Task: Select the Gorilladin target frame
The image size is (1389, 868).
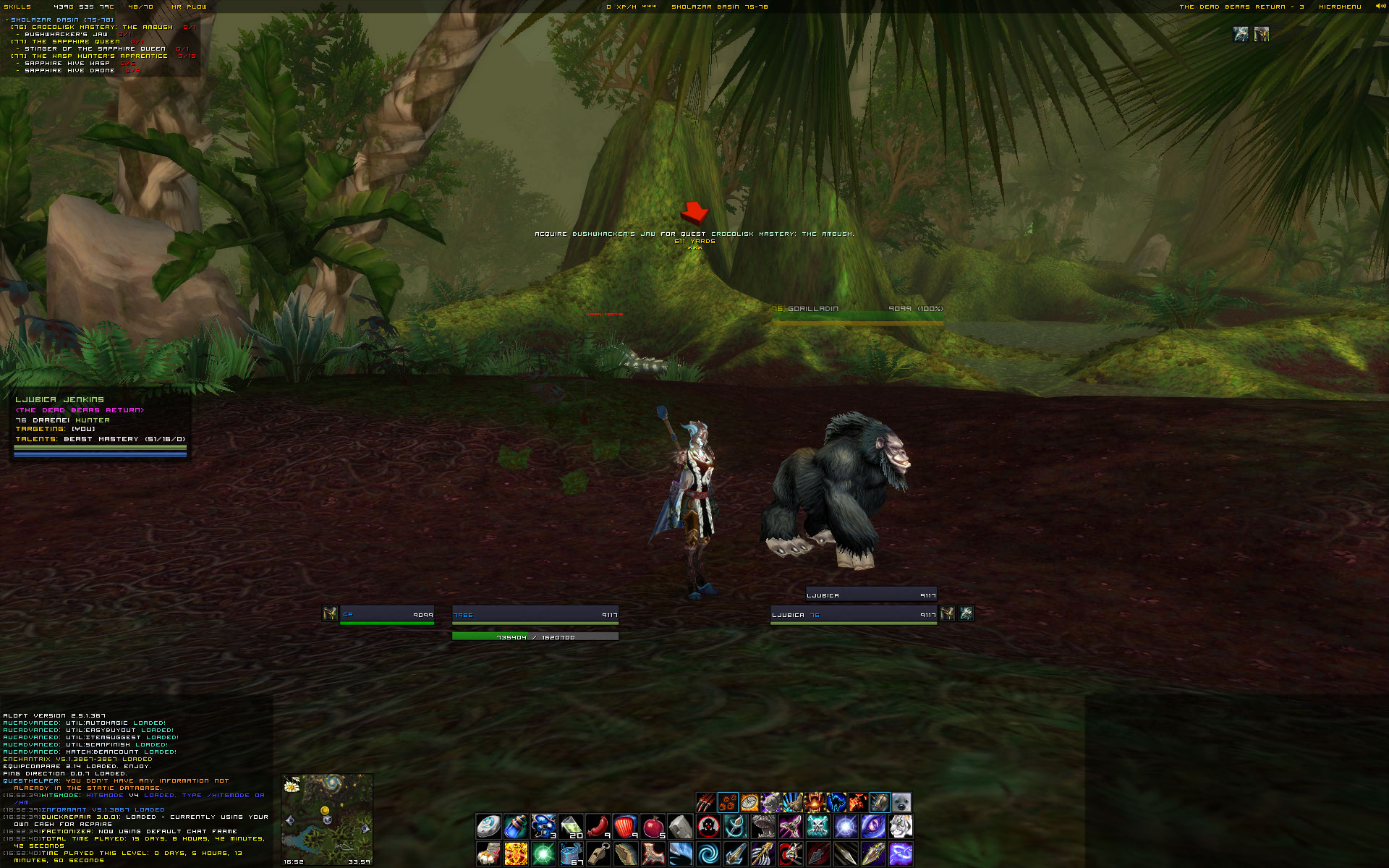Action: pyautogui.click(x=857, y=311)
